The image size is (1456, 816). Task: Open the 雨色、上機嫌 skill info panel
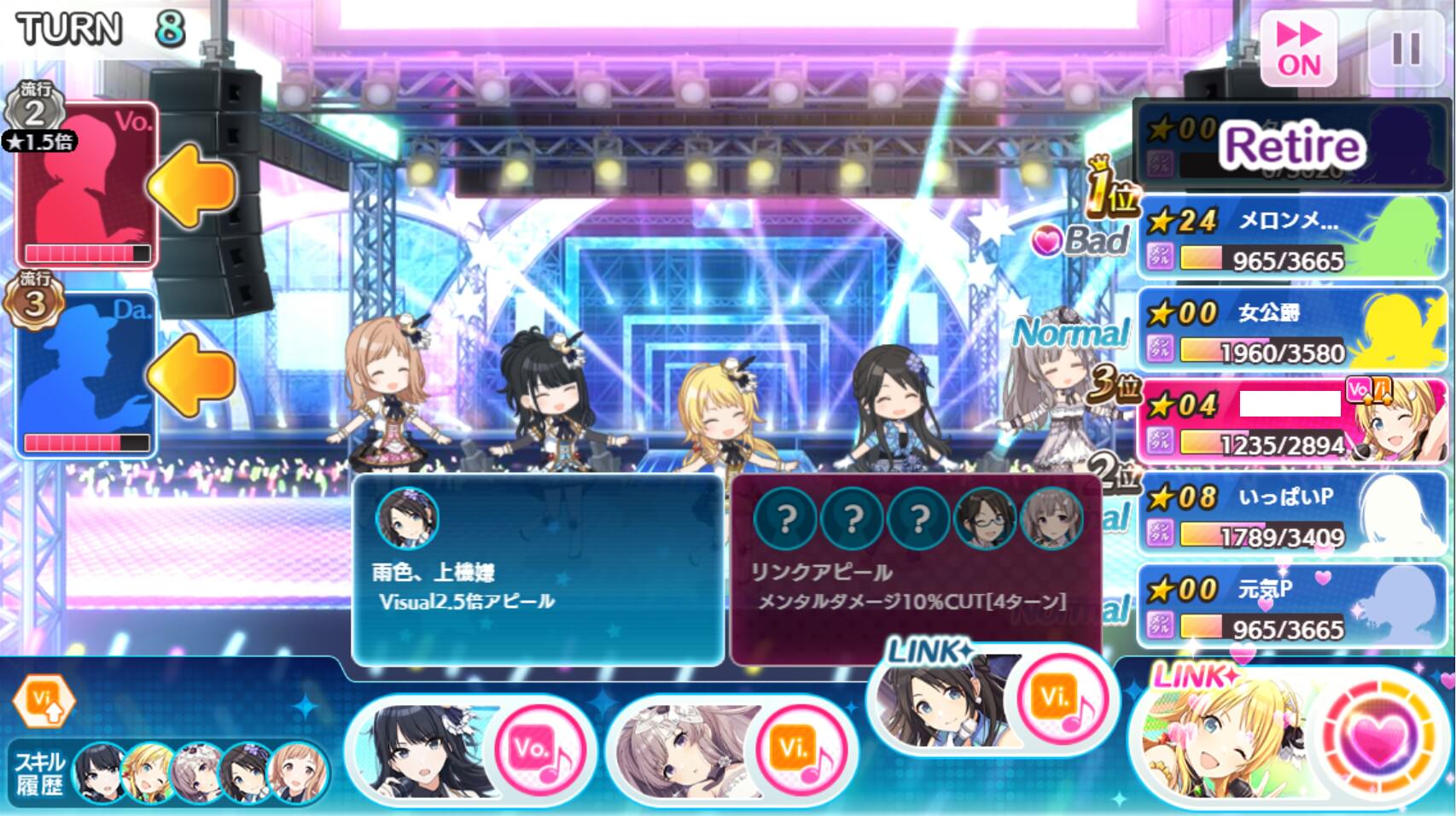538,569
